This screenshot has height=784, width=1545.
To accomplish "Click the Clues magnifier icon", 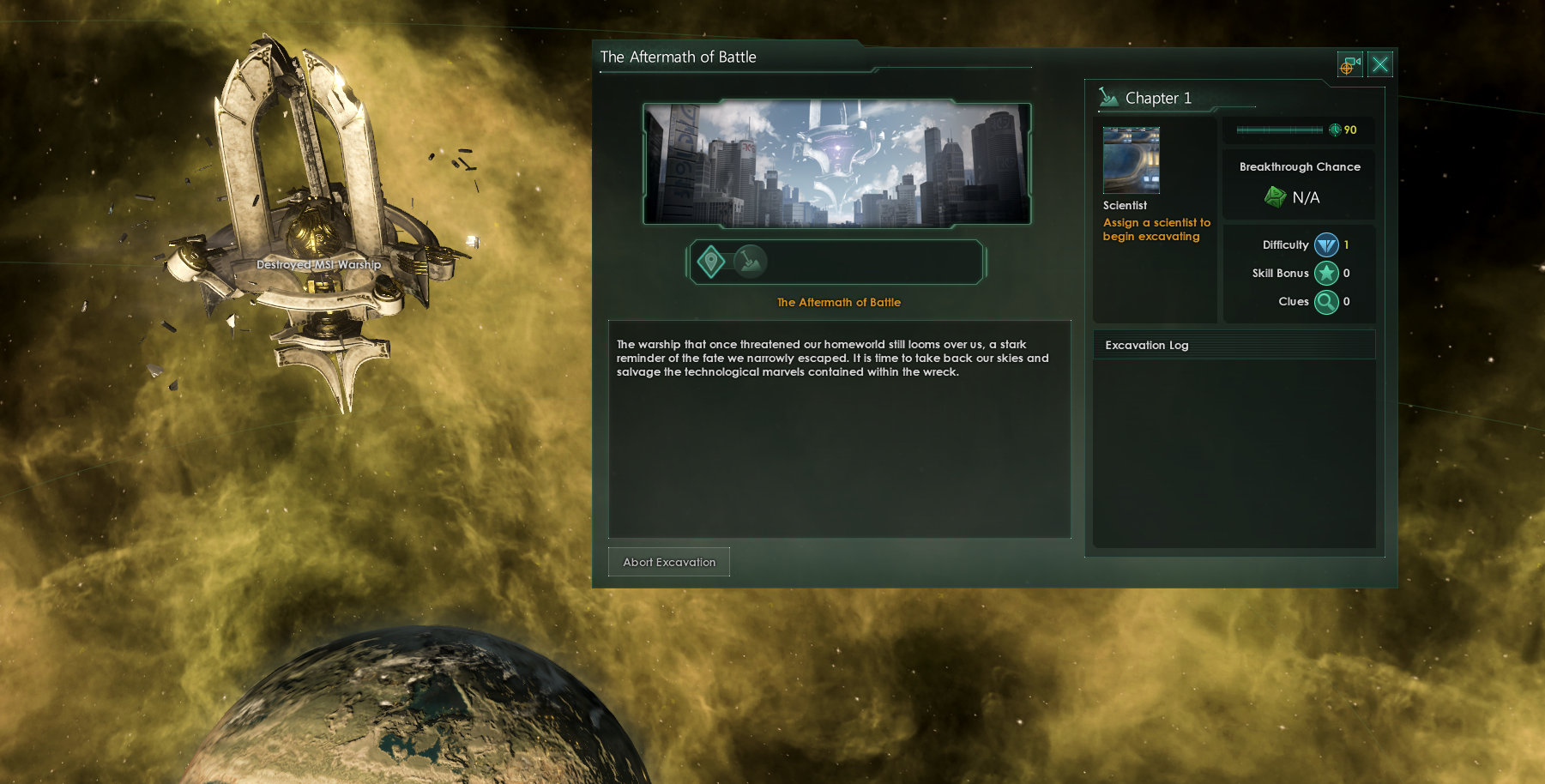I will tap(1326, 302).
